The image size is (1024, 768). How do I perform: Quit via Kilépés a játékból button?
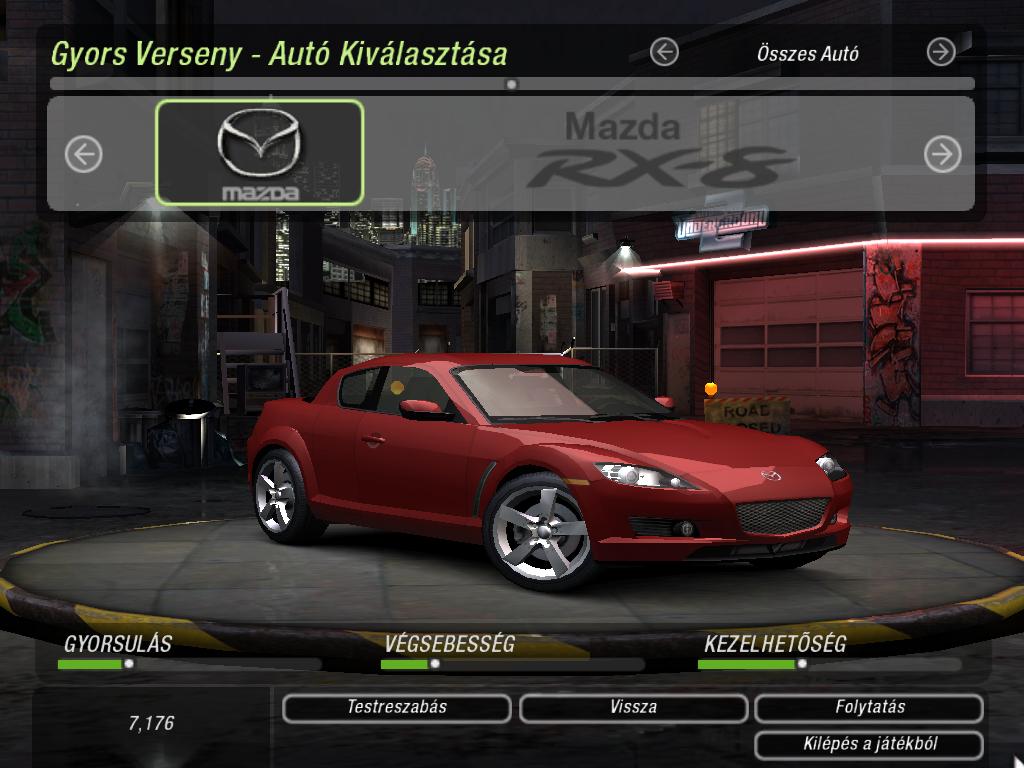coord(869,745)
